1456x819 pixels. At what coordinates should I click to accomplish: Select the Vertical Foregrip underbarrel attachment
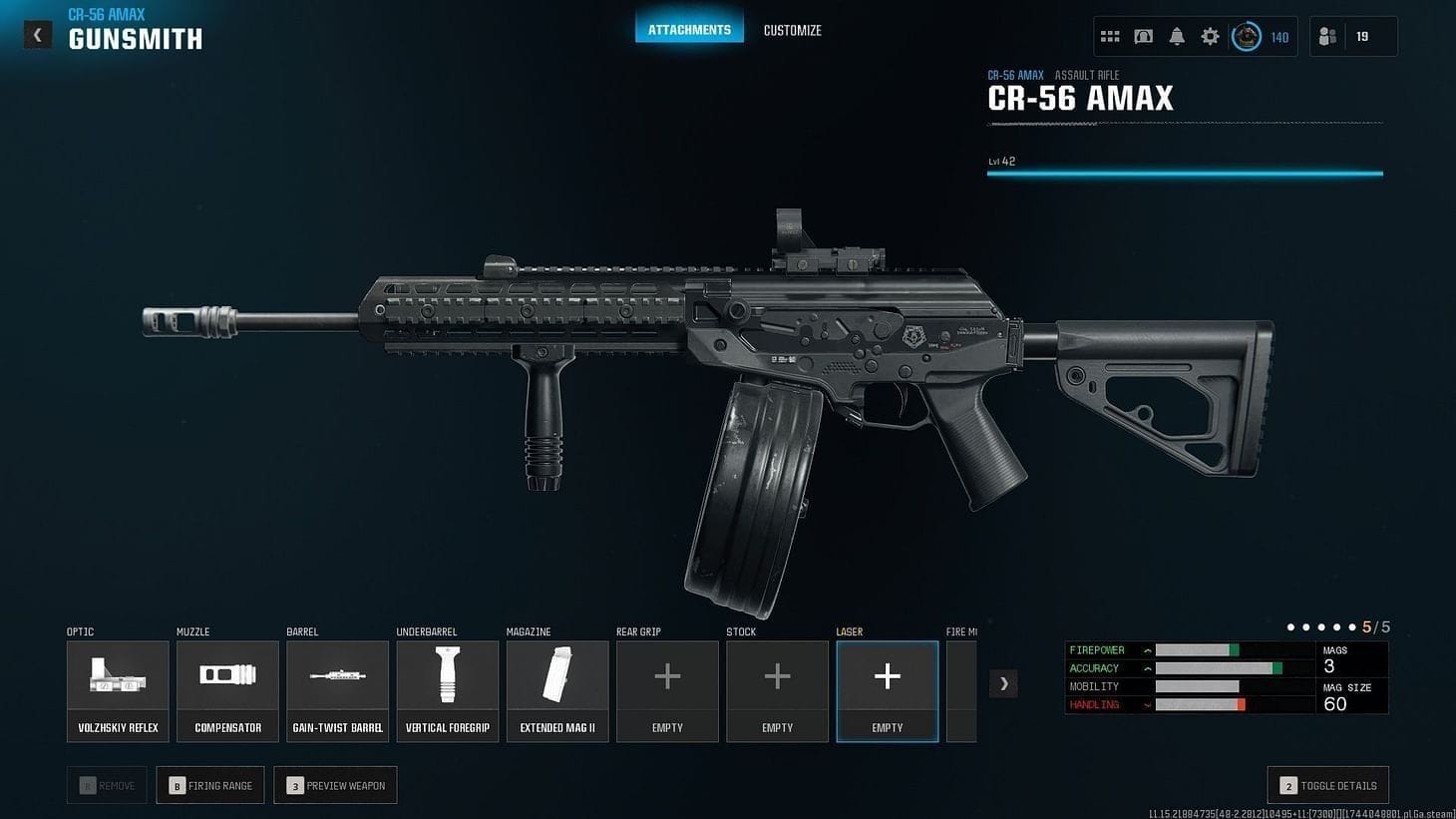447,688
